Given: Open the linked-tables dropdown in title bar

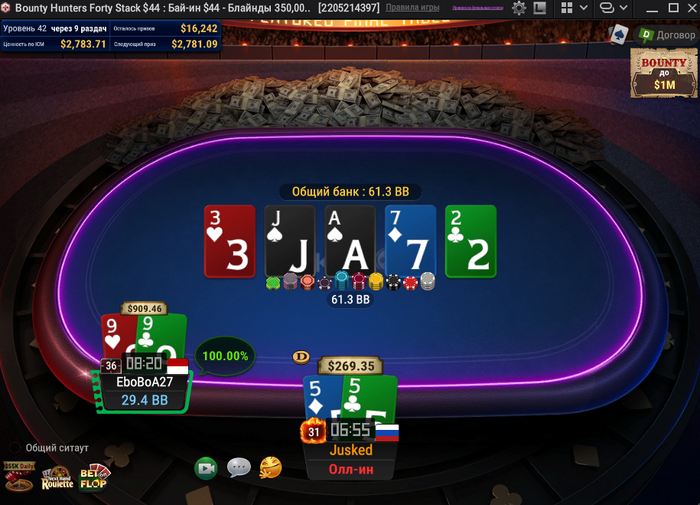Looking at the screenshot, I should click(x=613, y=8).
